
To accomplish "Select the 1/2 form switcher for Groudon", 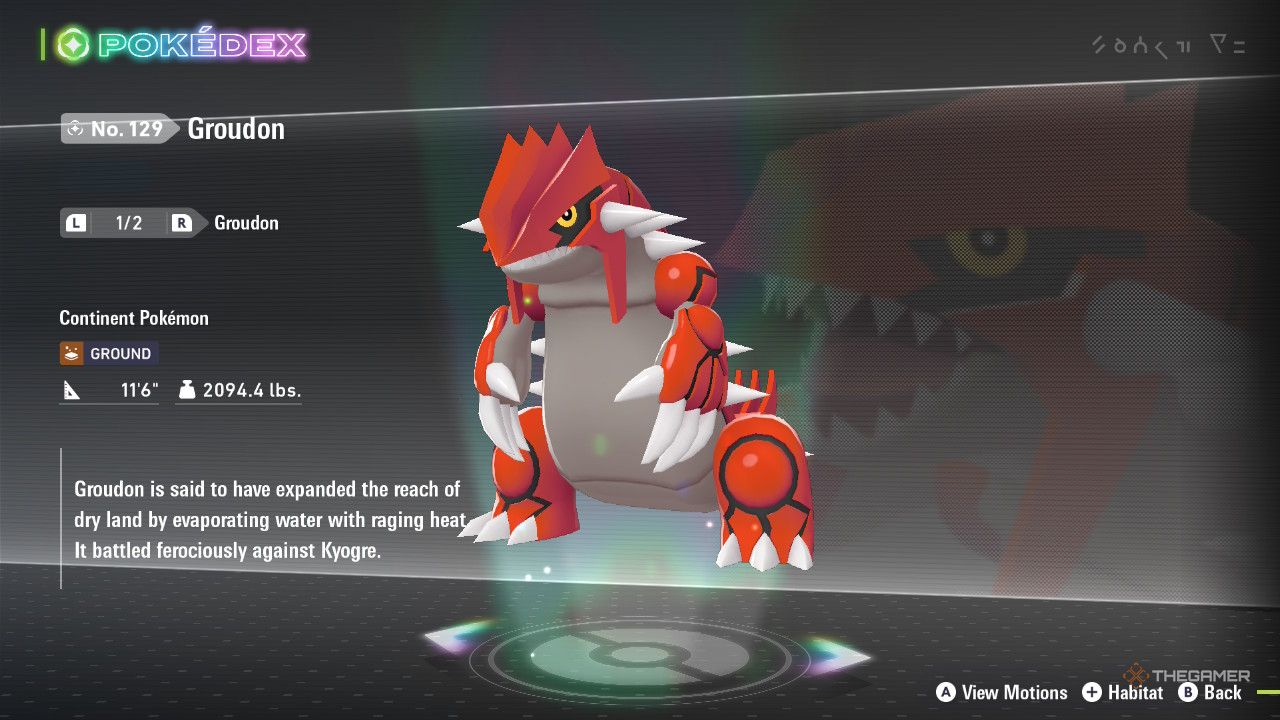I will (128, 223).
